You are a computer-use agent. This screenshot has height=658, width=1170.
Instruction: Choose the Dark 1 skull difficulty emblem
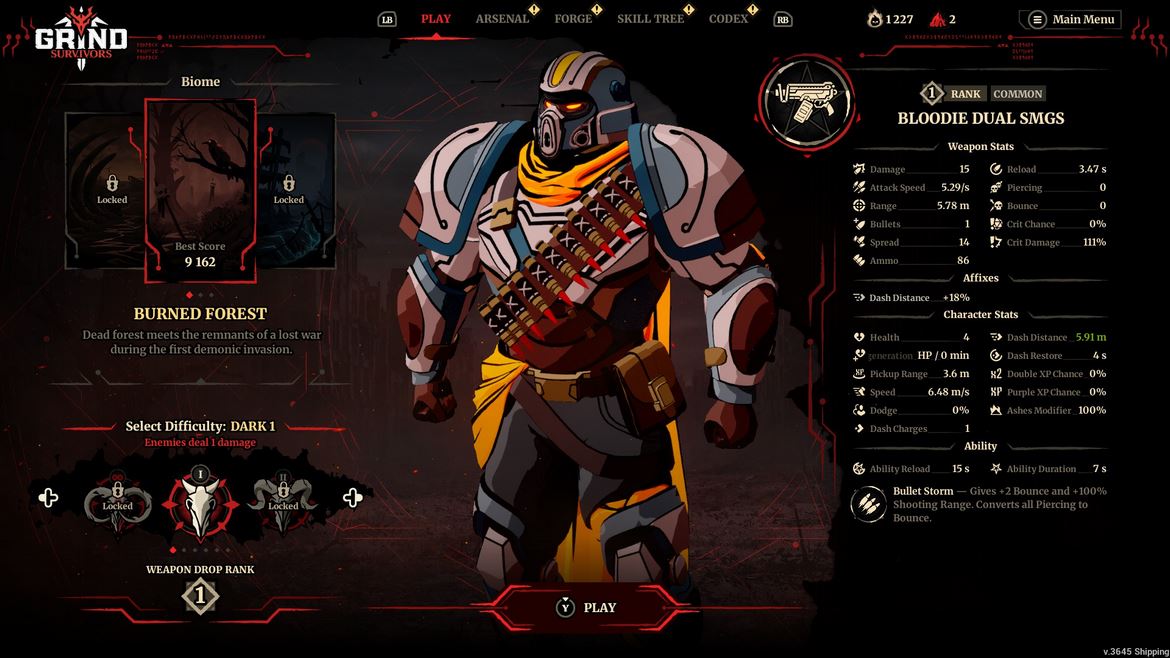click(201, 505)
